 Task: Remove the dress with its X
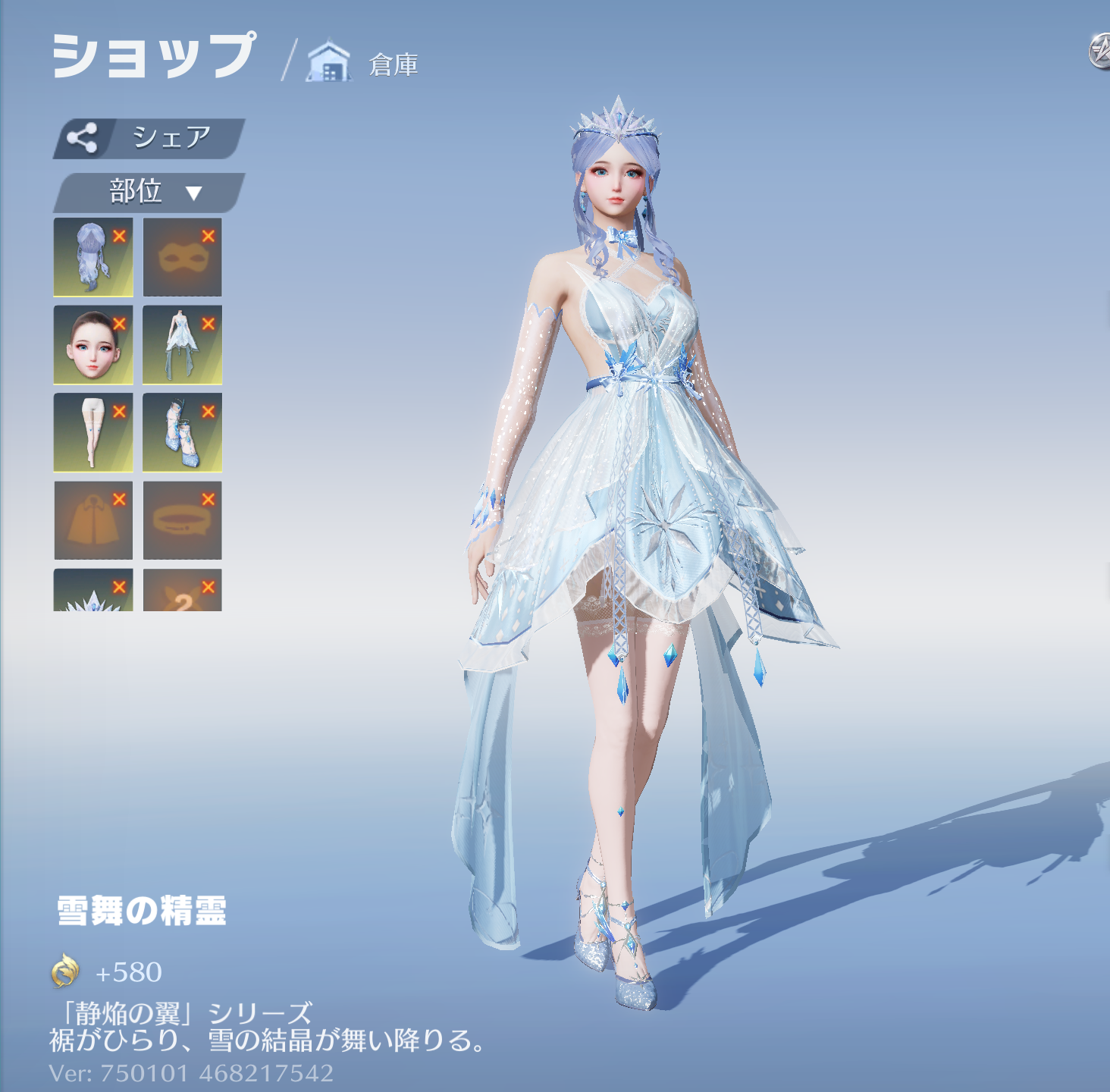(x=209, y=324)
